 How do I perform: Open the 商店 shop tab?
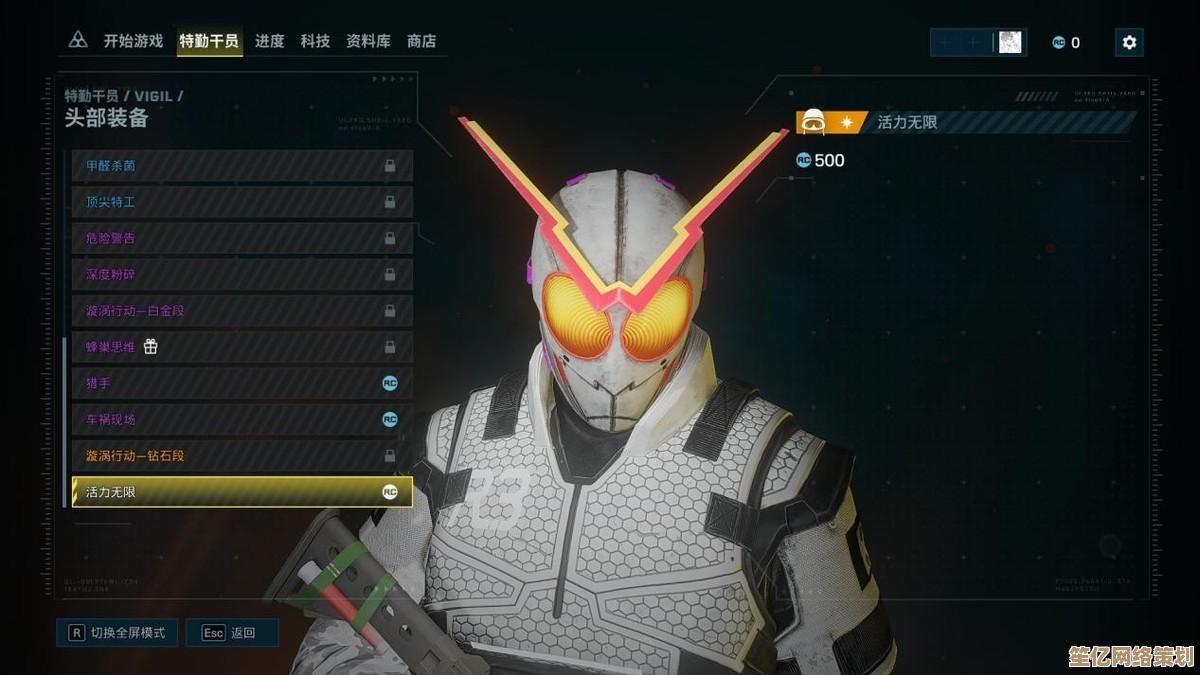point(421,41)
